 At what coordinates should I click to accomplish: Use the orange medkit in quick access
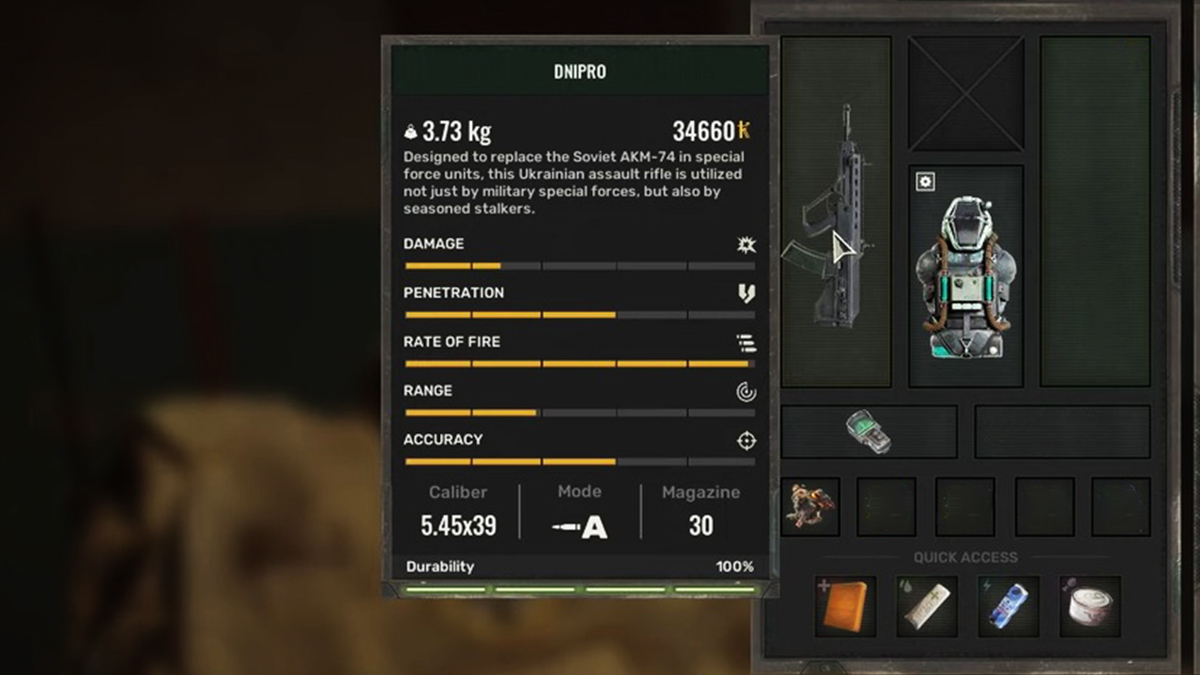[x=845, y=607]
